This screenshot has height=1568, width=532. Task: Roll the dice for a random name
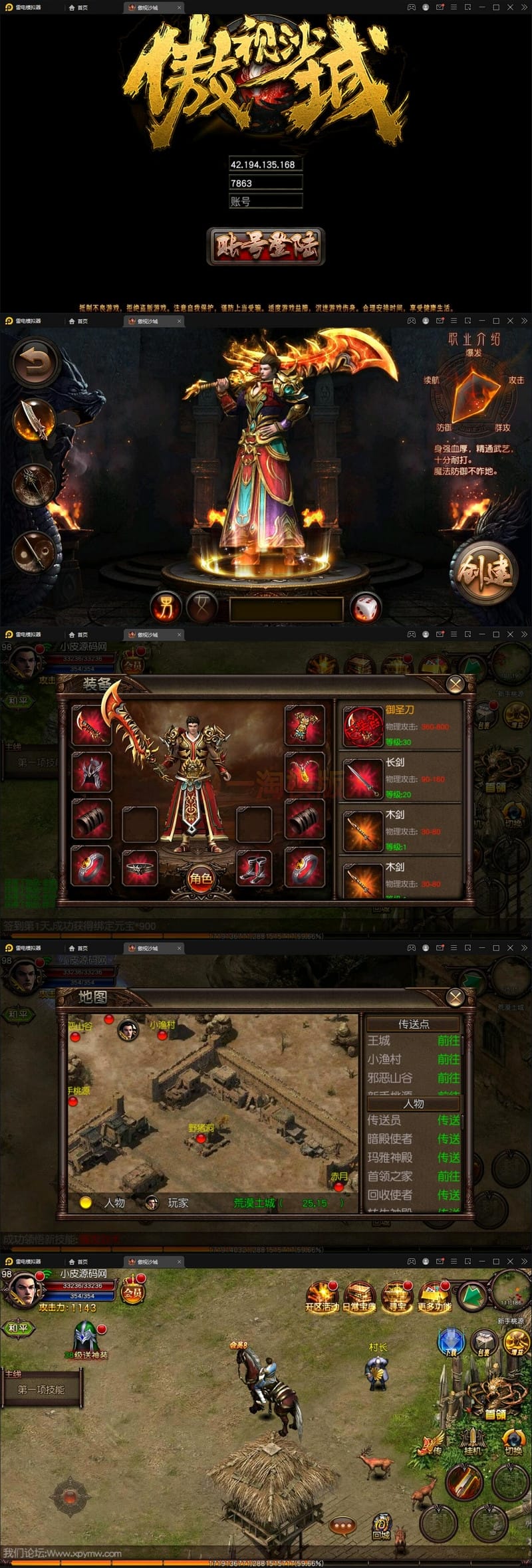pyautogui.click(x=365, y=608)
